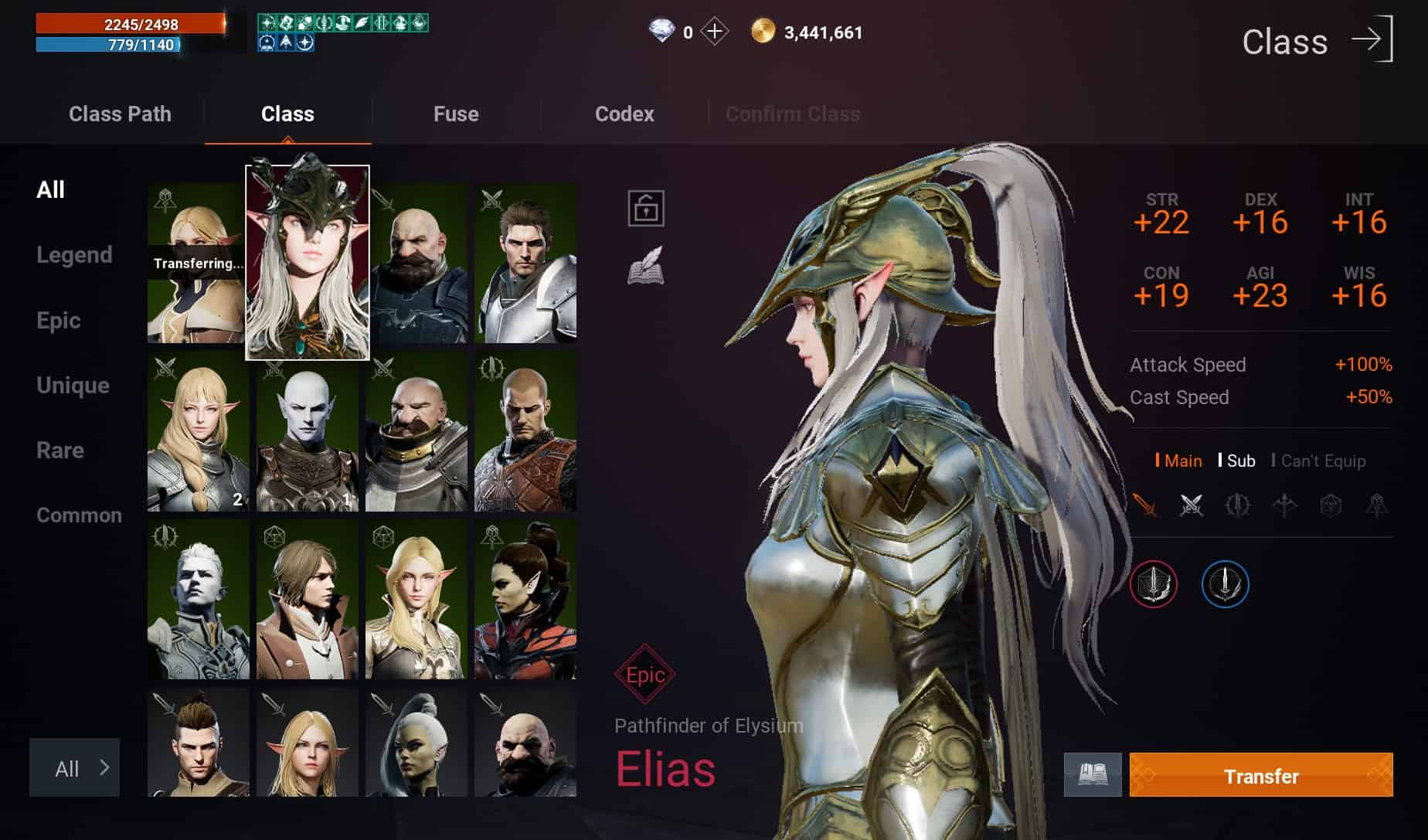Click the orange Transfer button
The image size is (1428, 840).
[x=1260, y=775]
